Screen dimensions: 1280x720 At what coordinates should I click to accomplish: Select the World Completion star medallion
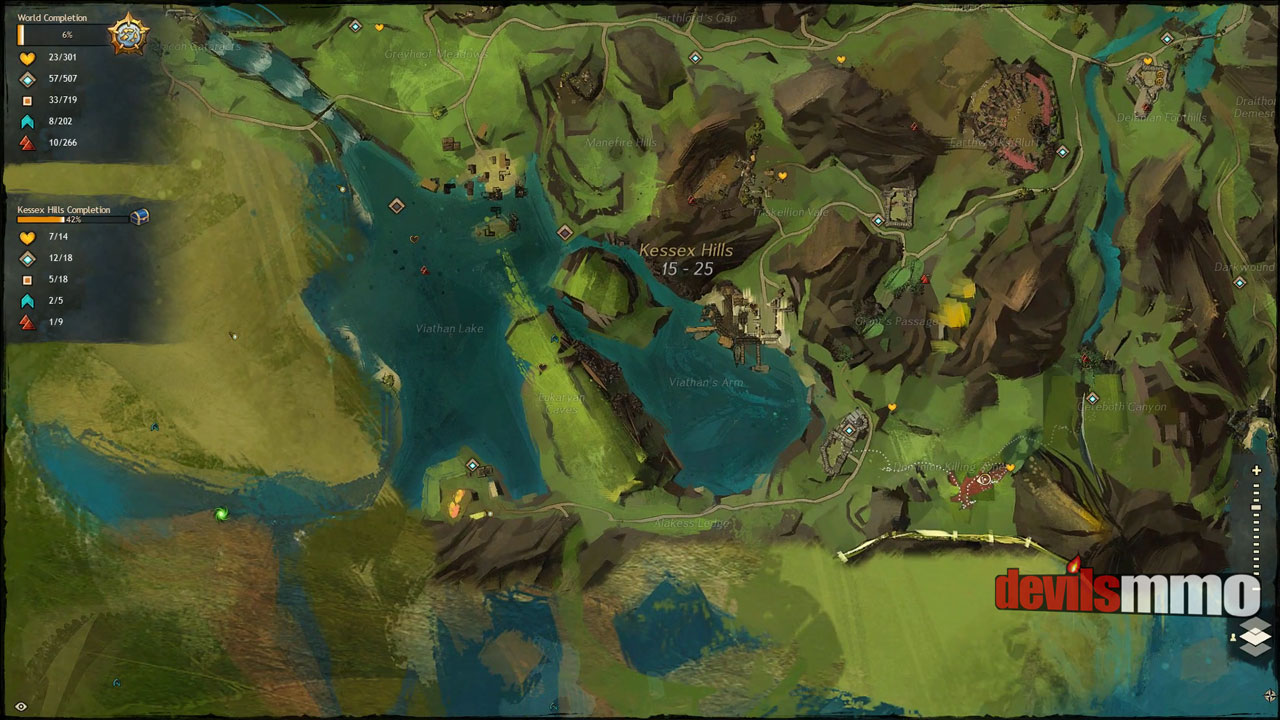pyautogui.click(x=129, y=35)
